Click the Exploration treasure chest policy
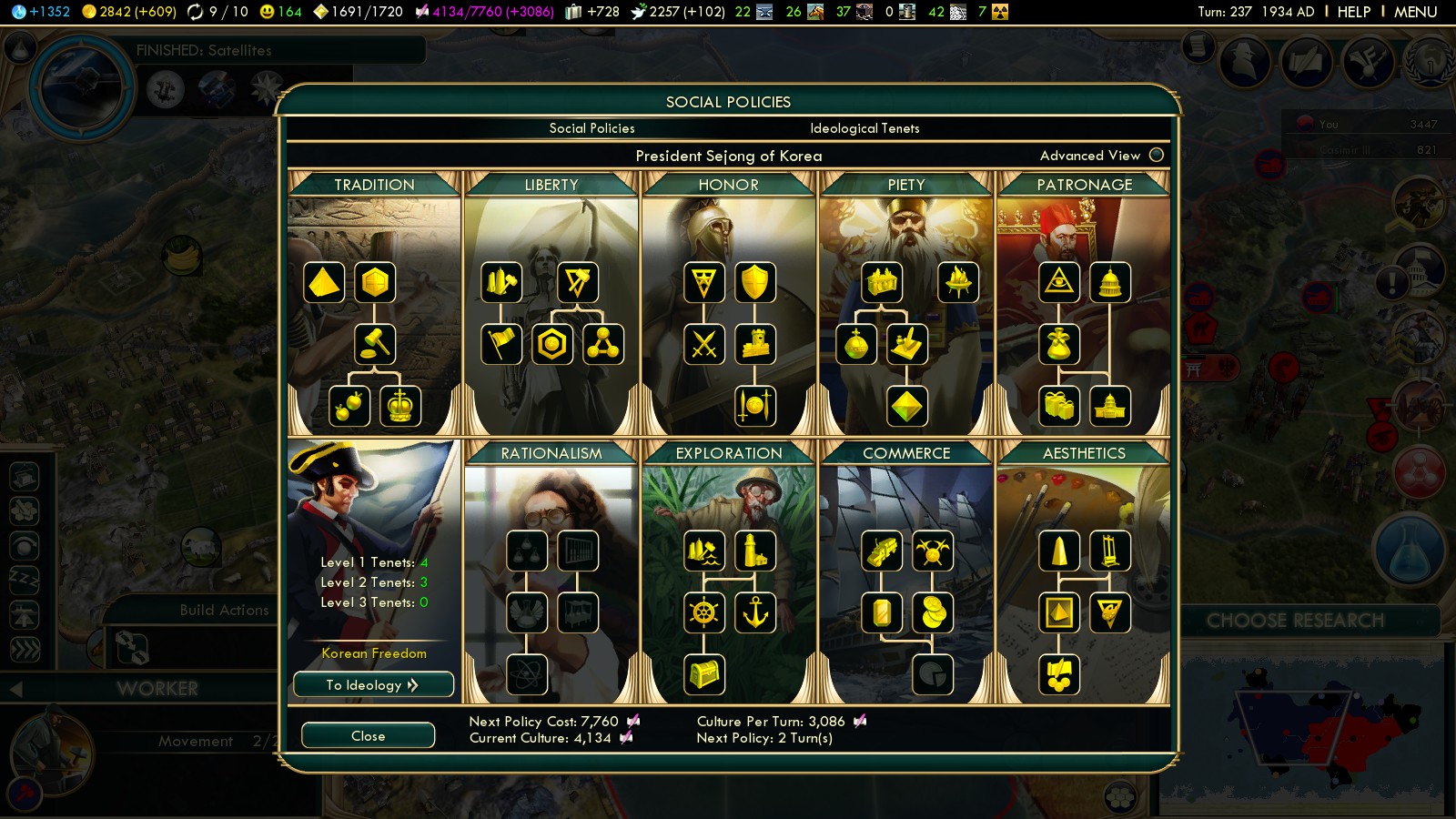1456x819 pixels. [x=704, y=674]
